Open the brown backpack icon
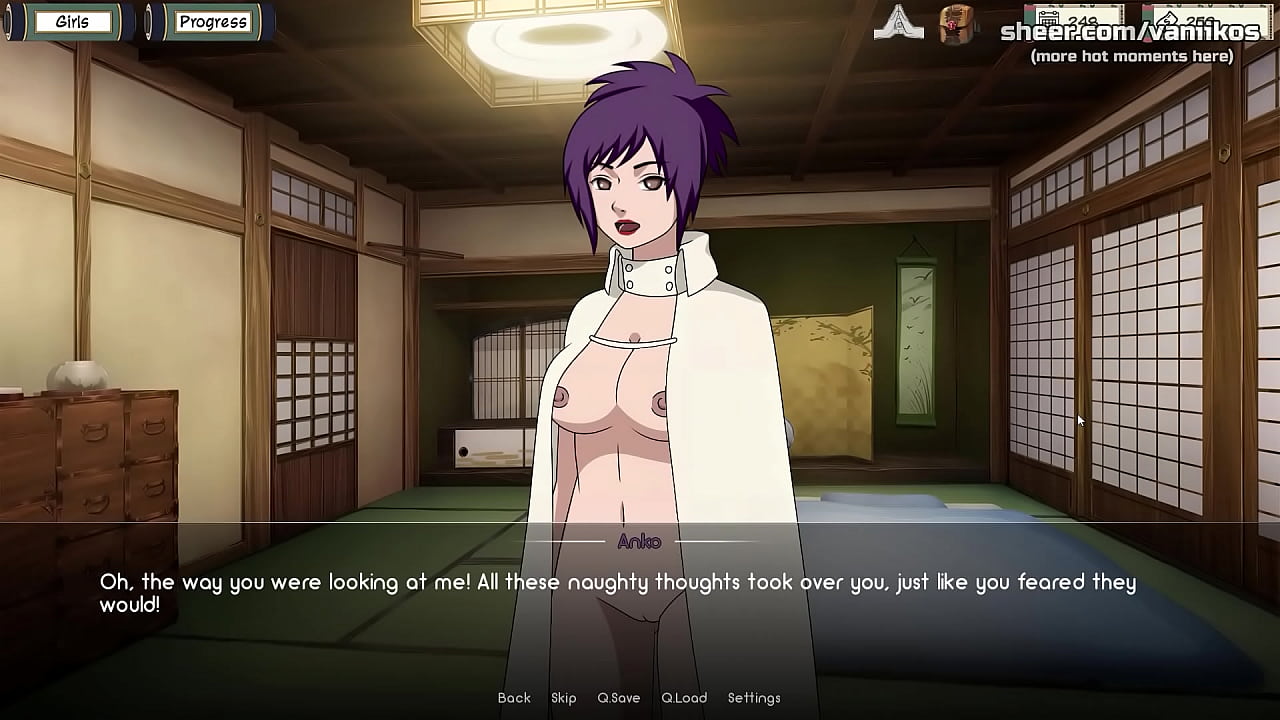 pos(957,24)
